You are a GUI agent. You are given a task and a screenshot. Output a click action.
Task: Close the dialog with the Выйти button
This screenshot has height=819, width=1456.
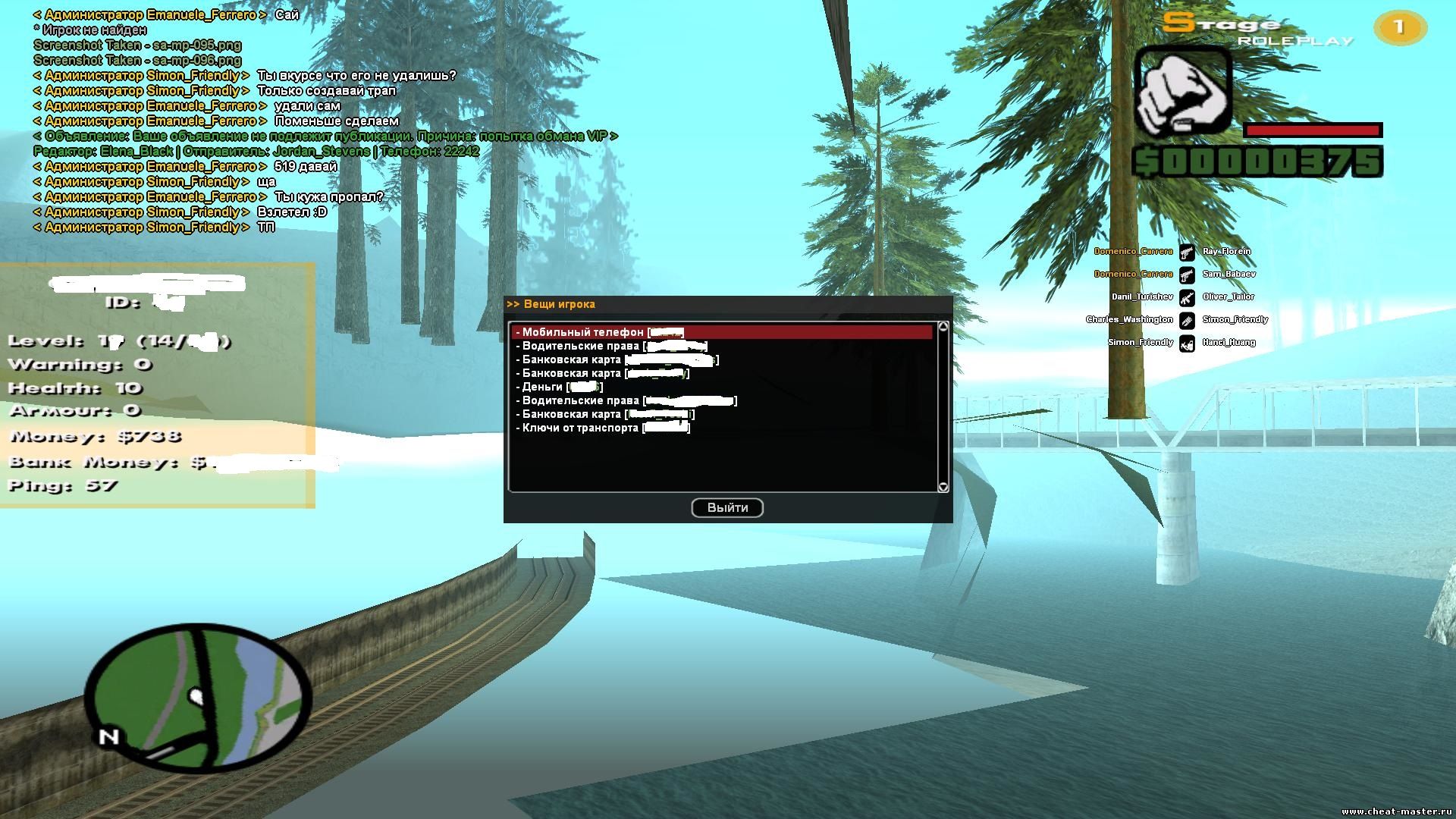727,508
